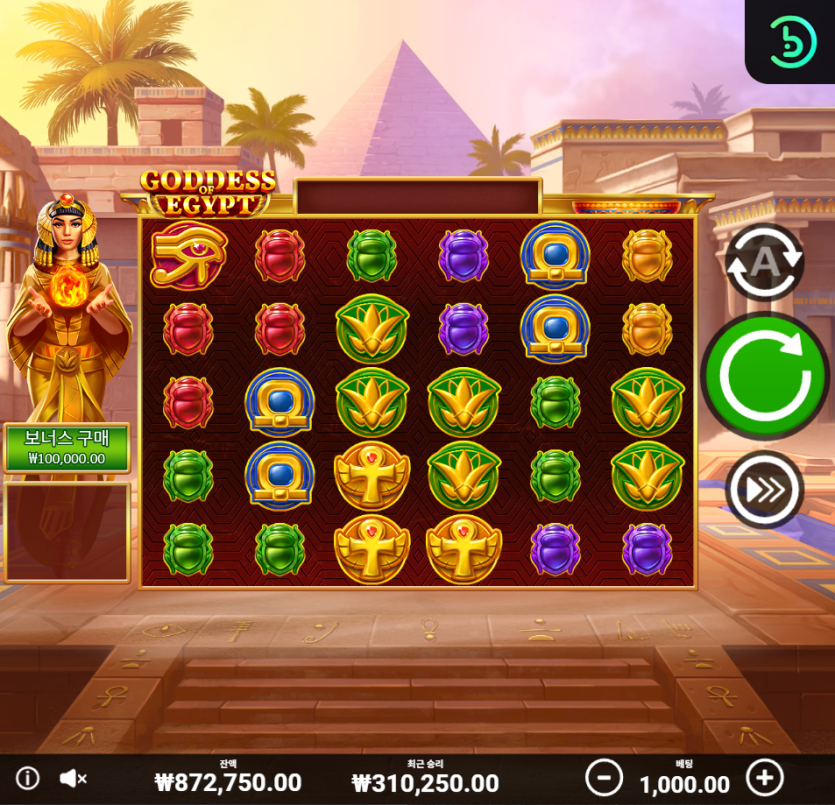Open the game info panel
Viewport: 835px width, 805px height.
tap(27, 778)
